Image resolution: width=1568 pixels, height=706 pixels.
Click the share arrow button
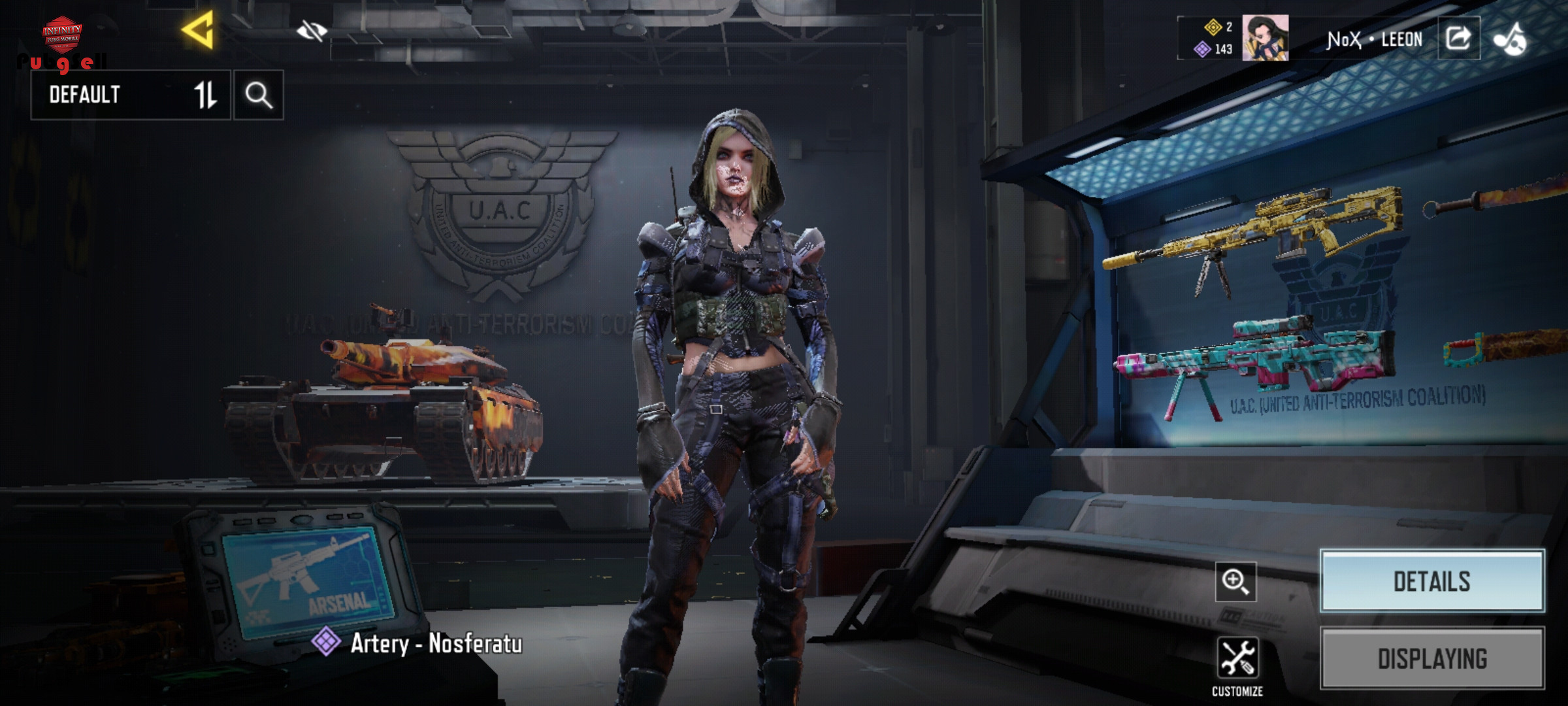1458,39
